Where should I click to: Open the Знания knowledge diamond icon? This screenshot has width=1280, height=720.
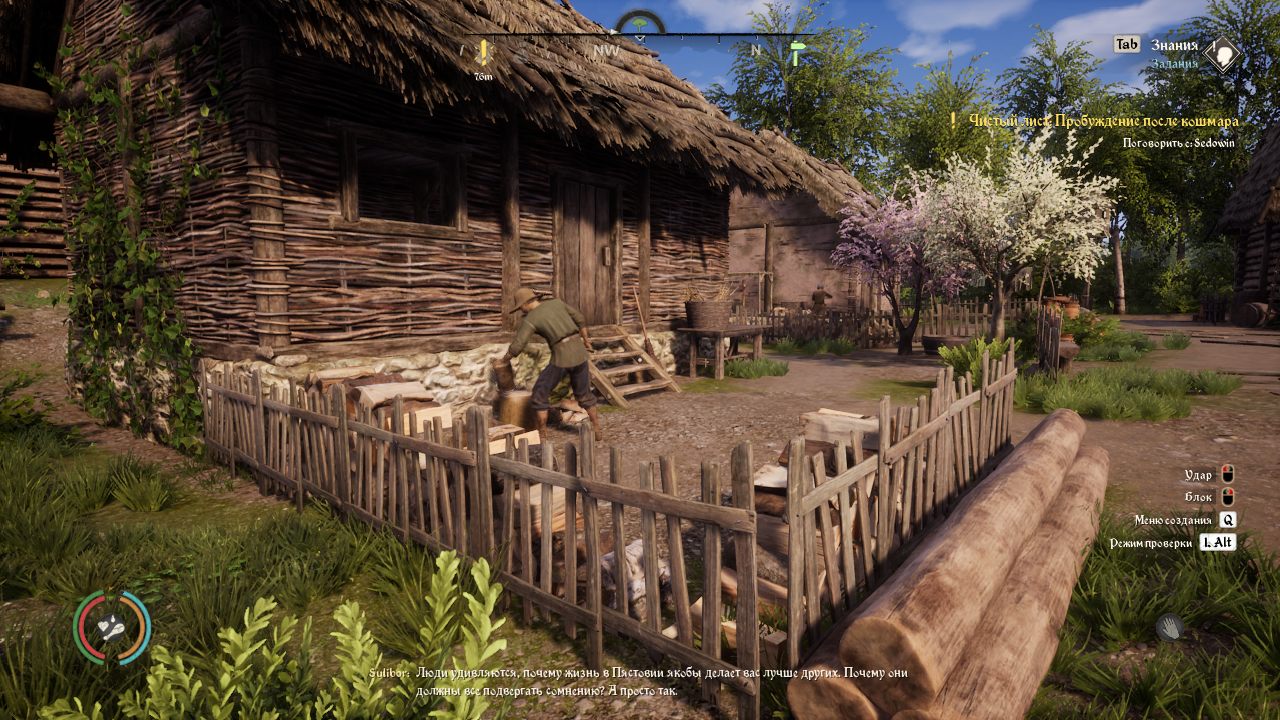(x=1222, y=54)
